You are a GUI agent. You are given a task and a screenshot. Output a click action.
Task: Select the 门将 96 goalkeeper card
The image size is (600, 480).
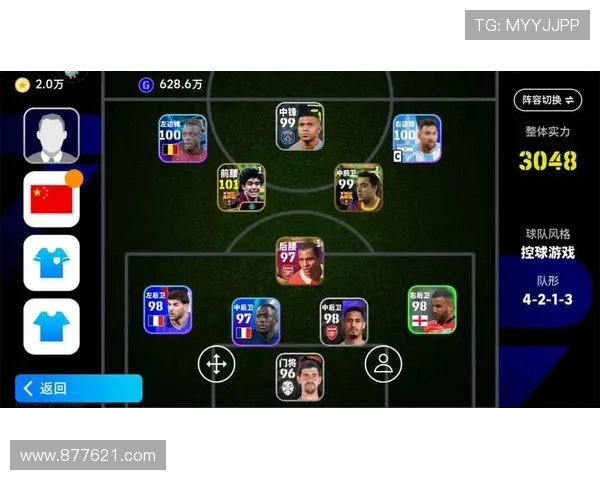pos(300,377)
